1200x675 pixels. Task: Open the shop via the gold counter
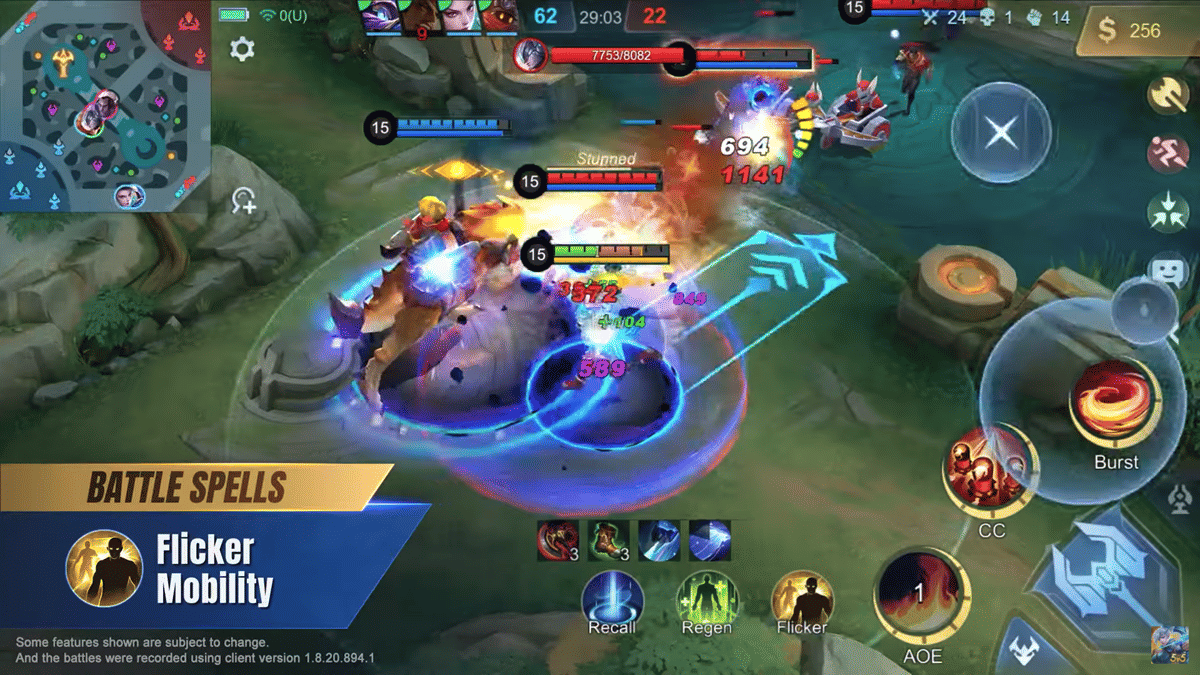1134,31
